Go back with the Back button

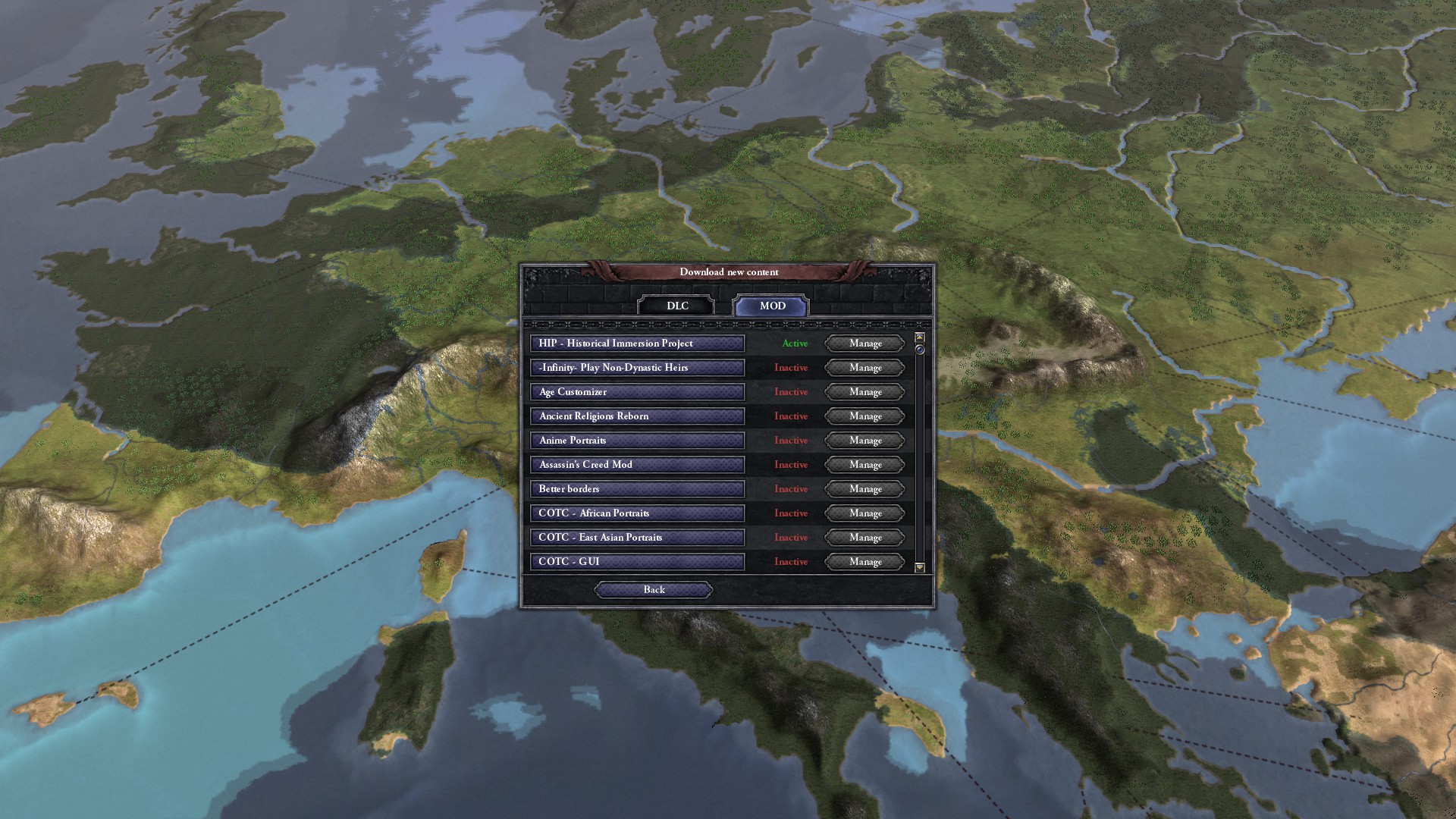coord(654,590)
